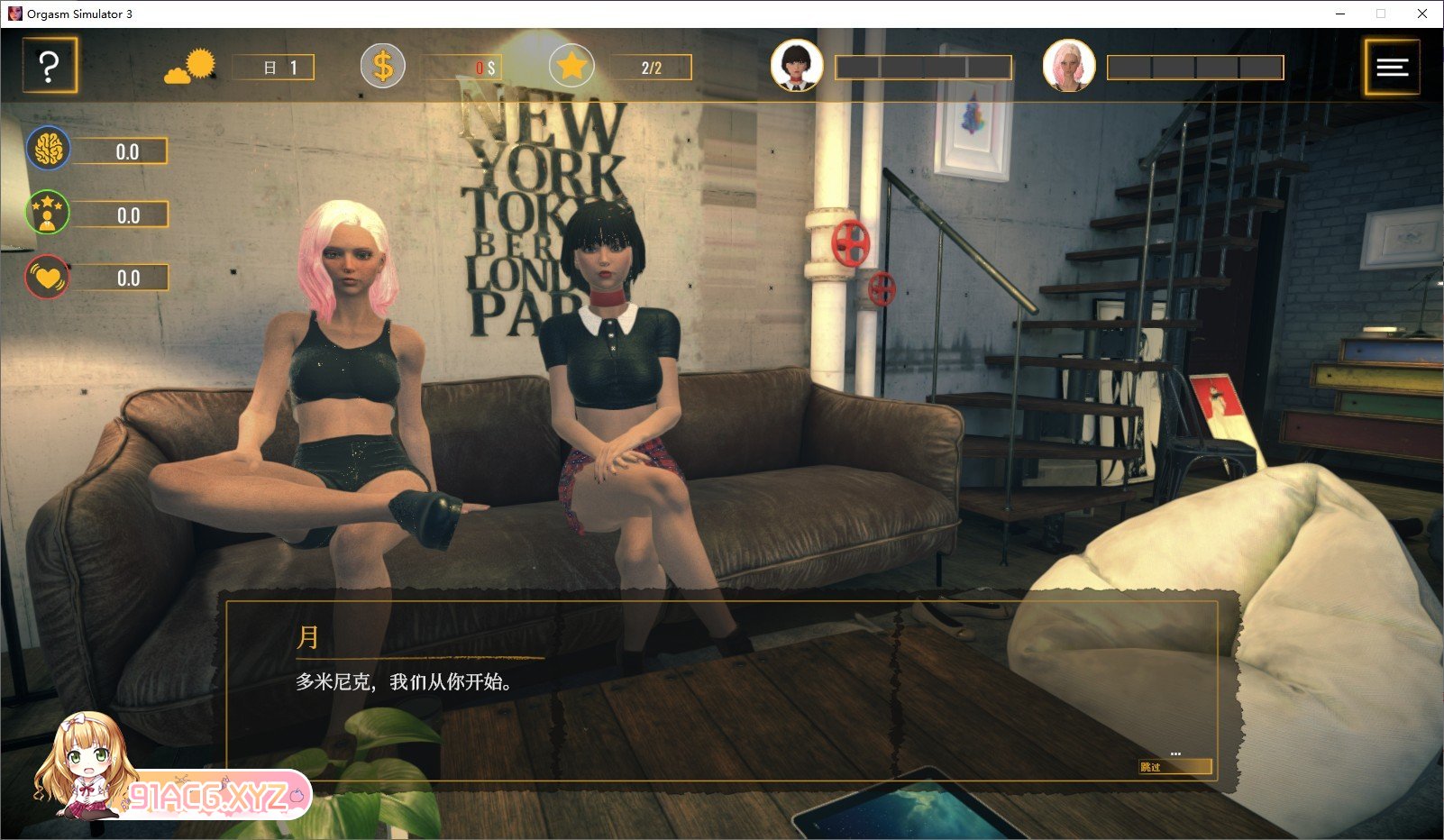Close the game window

coord(1421,14)
